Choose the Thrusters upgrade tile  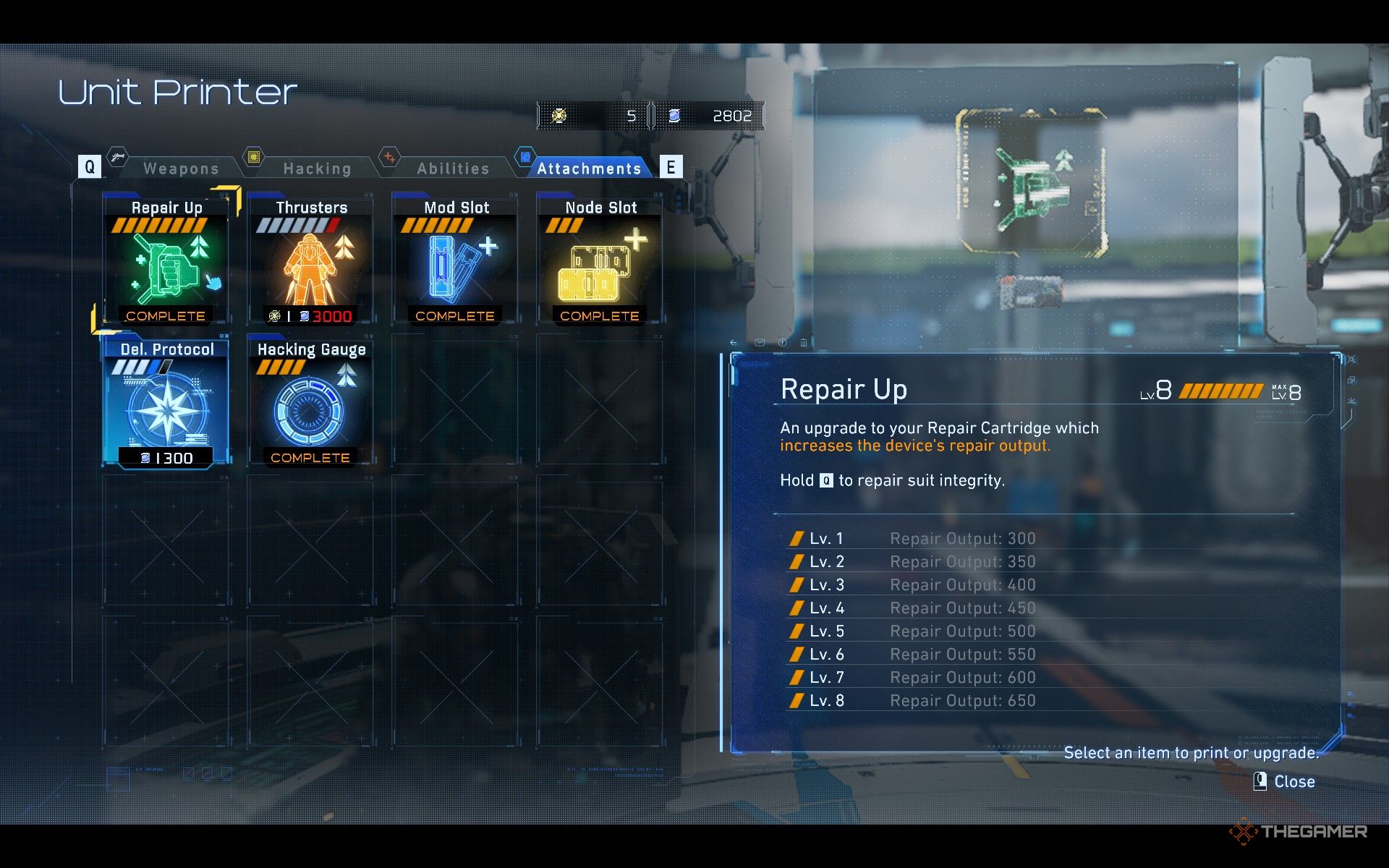[x=311, y=260]
